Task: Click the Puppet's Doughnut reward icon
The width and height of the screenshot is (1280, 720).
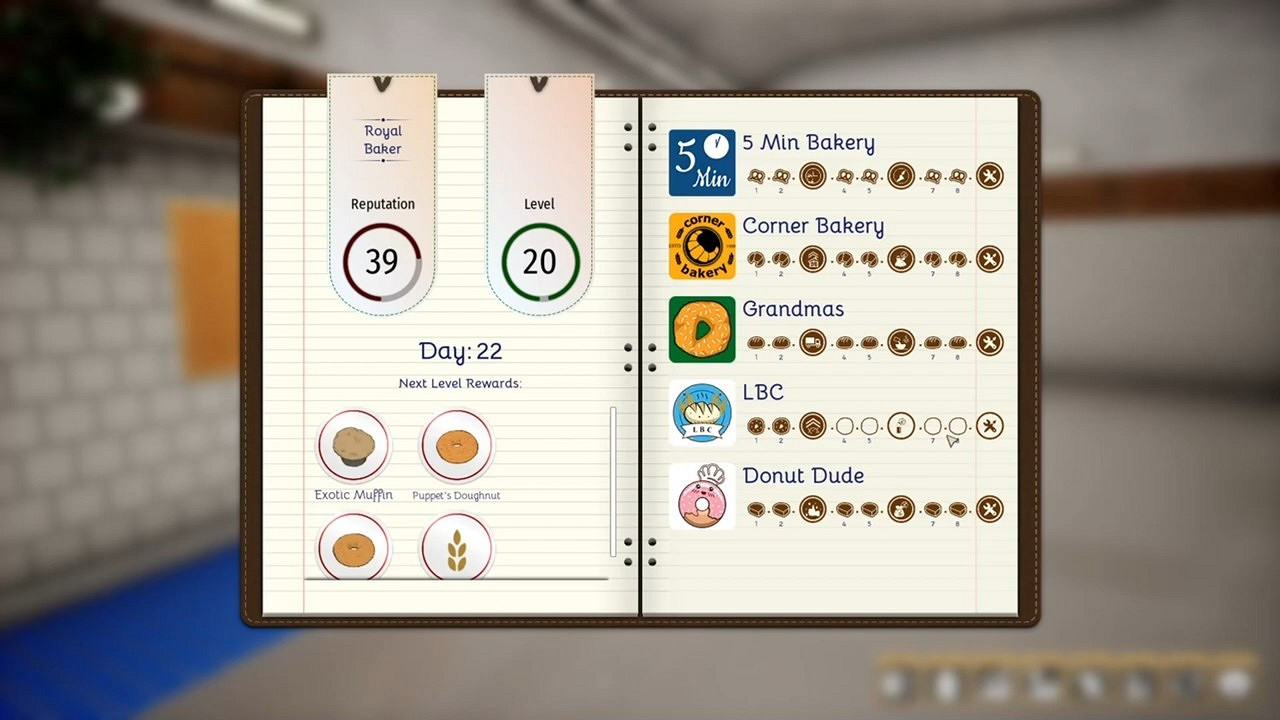Action: click(456, 447)
